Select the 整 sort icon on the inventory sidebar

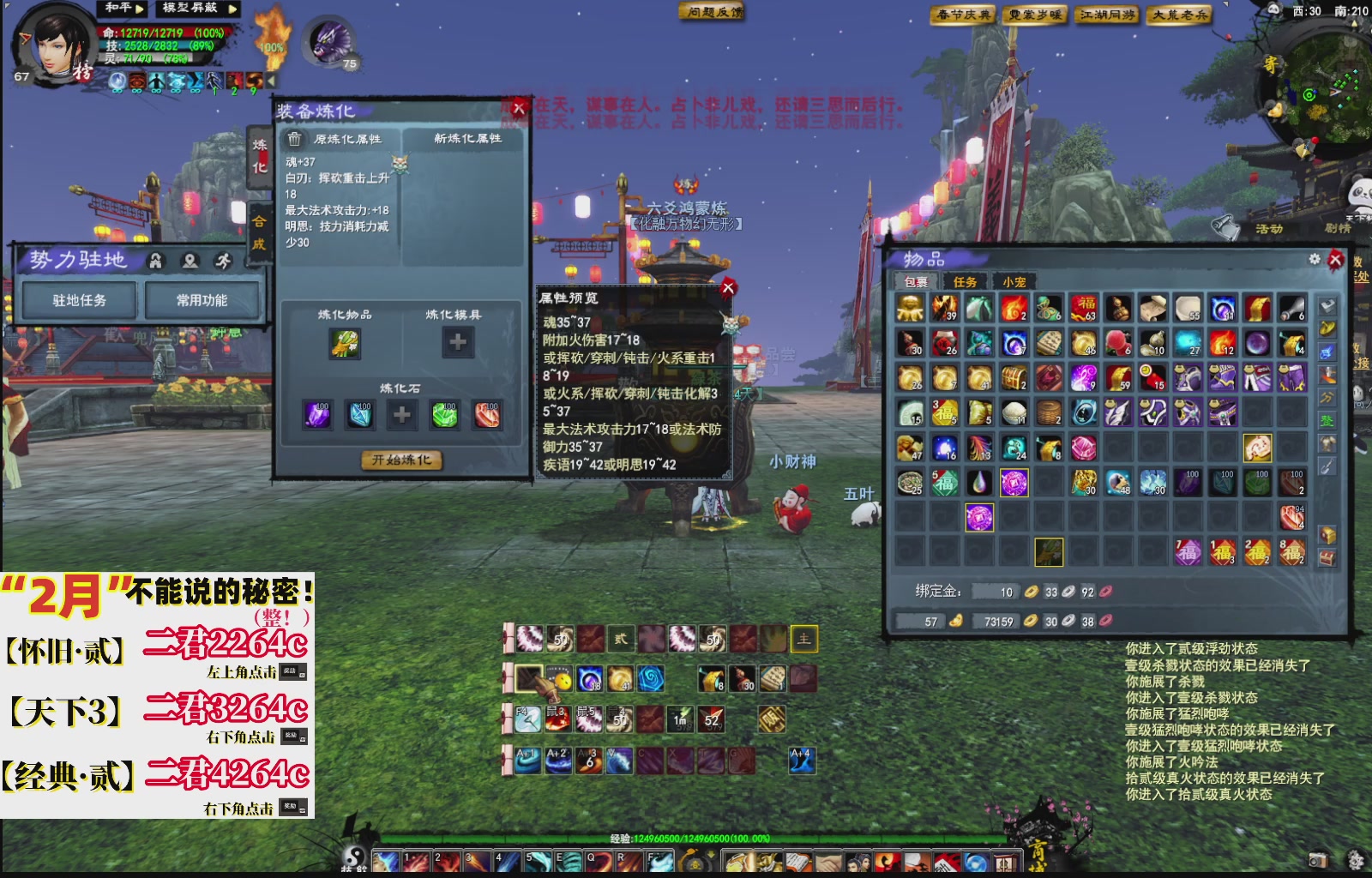[x=1326, y=421]
